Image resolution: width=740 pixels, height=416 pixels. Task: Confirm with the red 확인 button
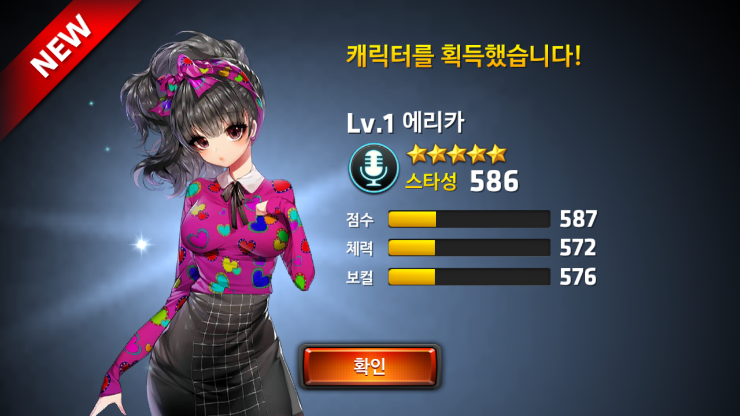point(370,366)
